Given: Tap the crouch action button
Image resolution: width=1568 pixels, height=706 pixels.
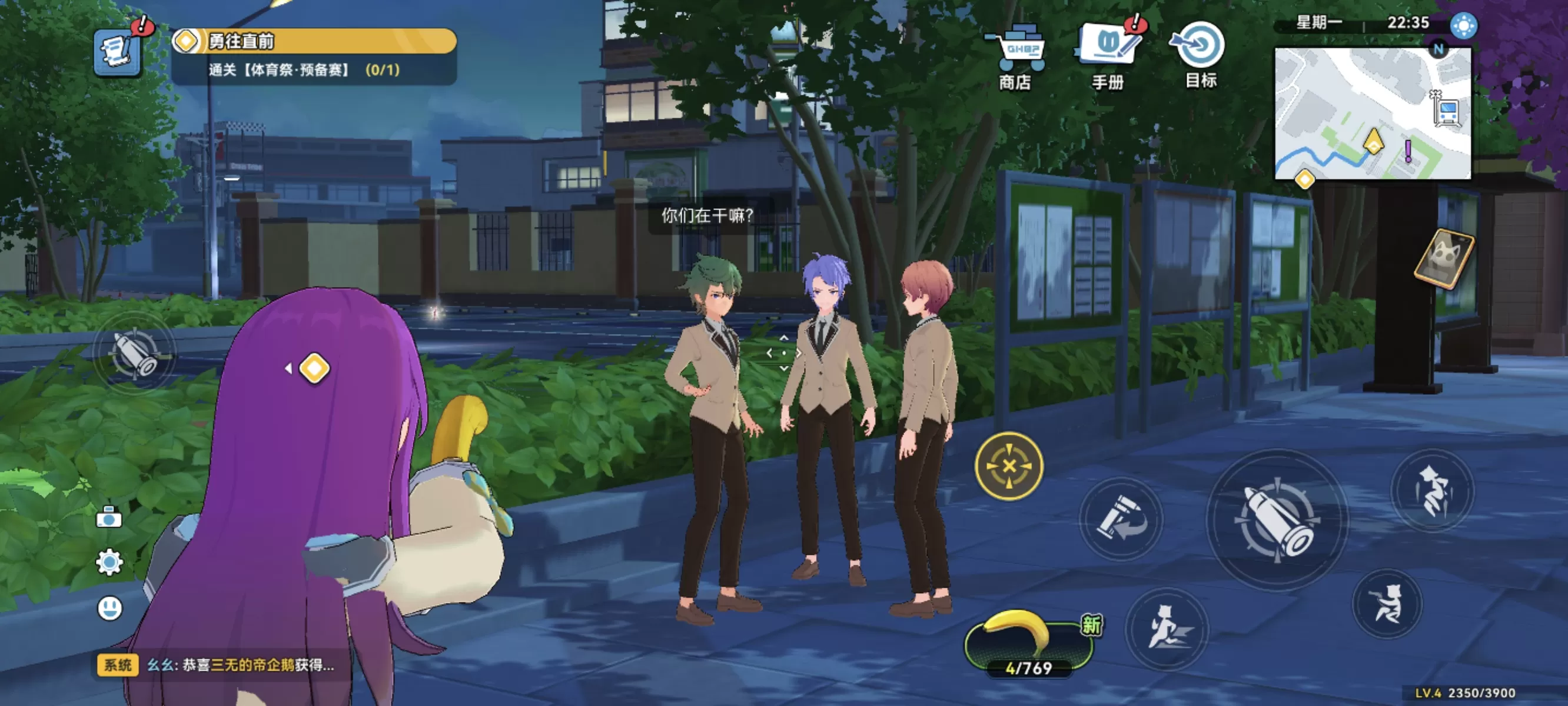Looking at the screenshot, I should [1387, 602].
